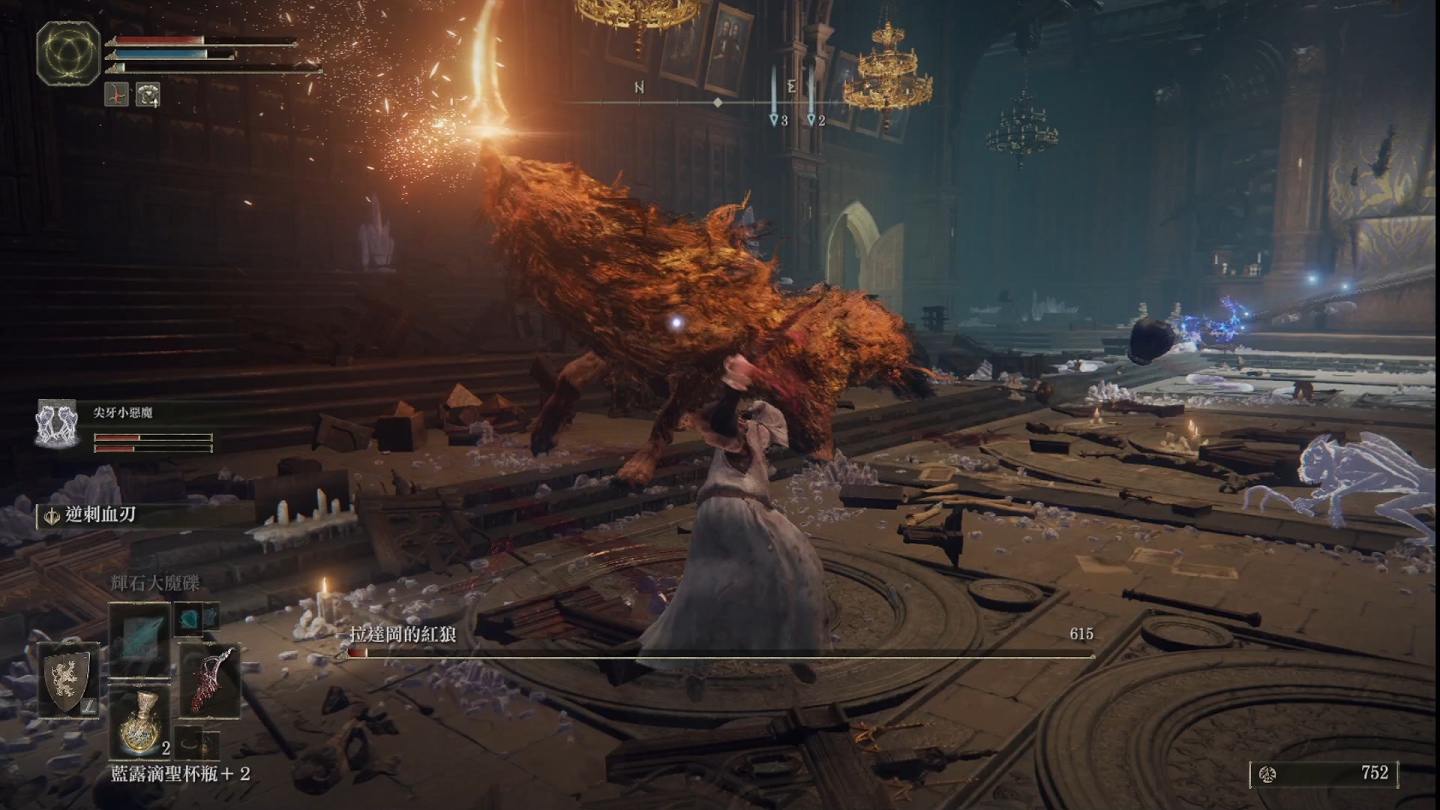Screen dimensions: 1440x810
Task: Choose the lion crest shield slot
Action: click(68, 680)
